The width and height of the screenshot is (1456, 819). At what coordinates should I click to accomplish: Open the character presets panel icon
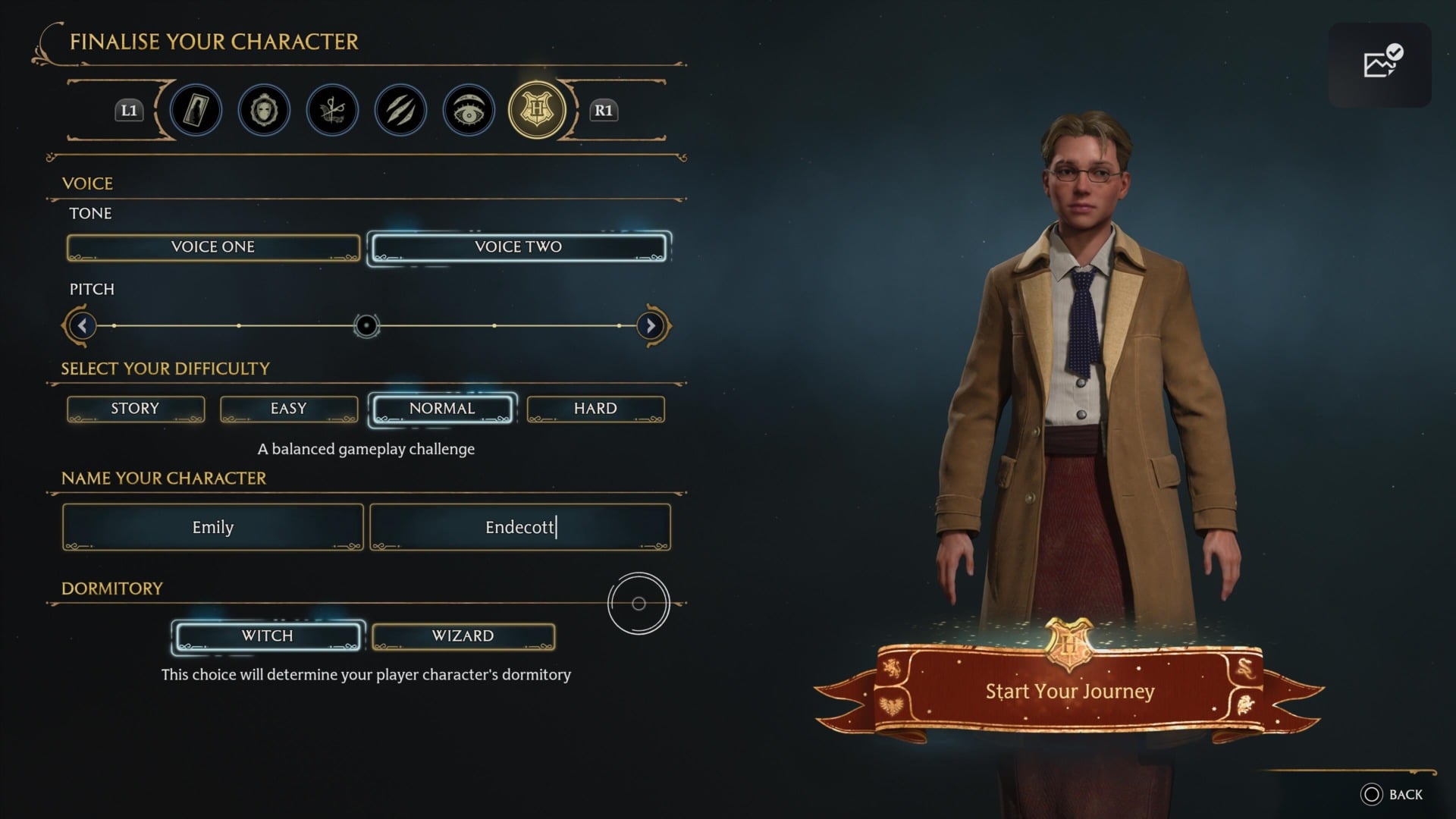click(196, 110)
